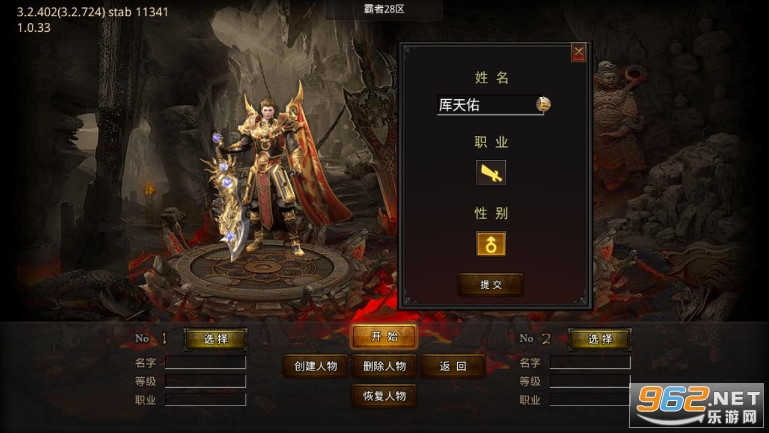Start the game with 开始 button
This screenshot has width=769, height=433.
[384, 337]
